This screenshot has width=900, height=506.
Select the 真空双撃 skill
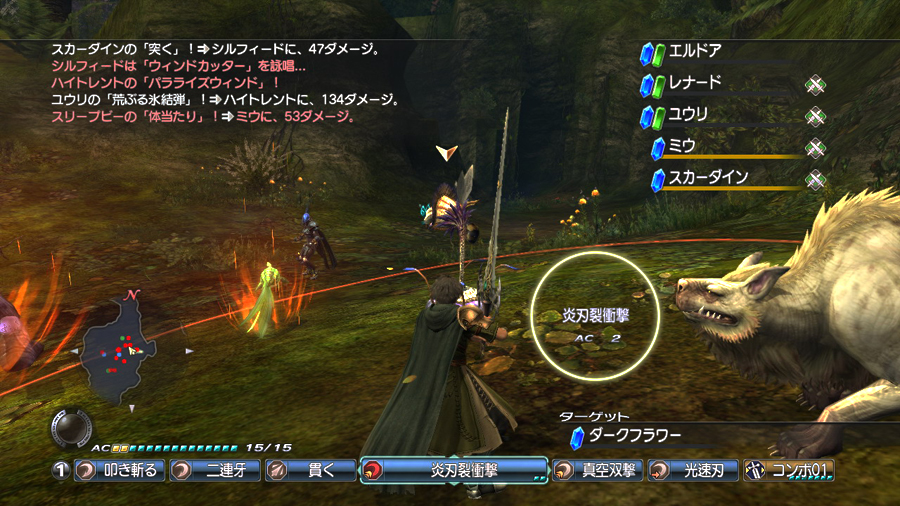click(x=596, y=470)
